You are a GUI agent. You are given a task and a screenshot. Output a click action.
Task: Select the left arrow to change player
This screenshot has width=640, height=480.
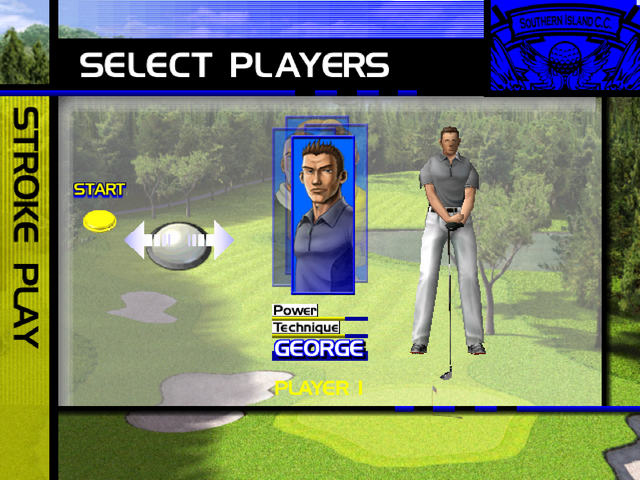coord(137,240)
